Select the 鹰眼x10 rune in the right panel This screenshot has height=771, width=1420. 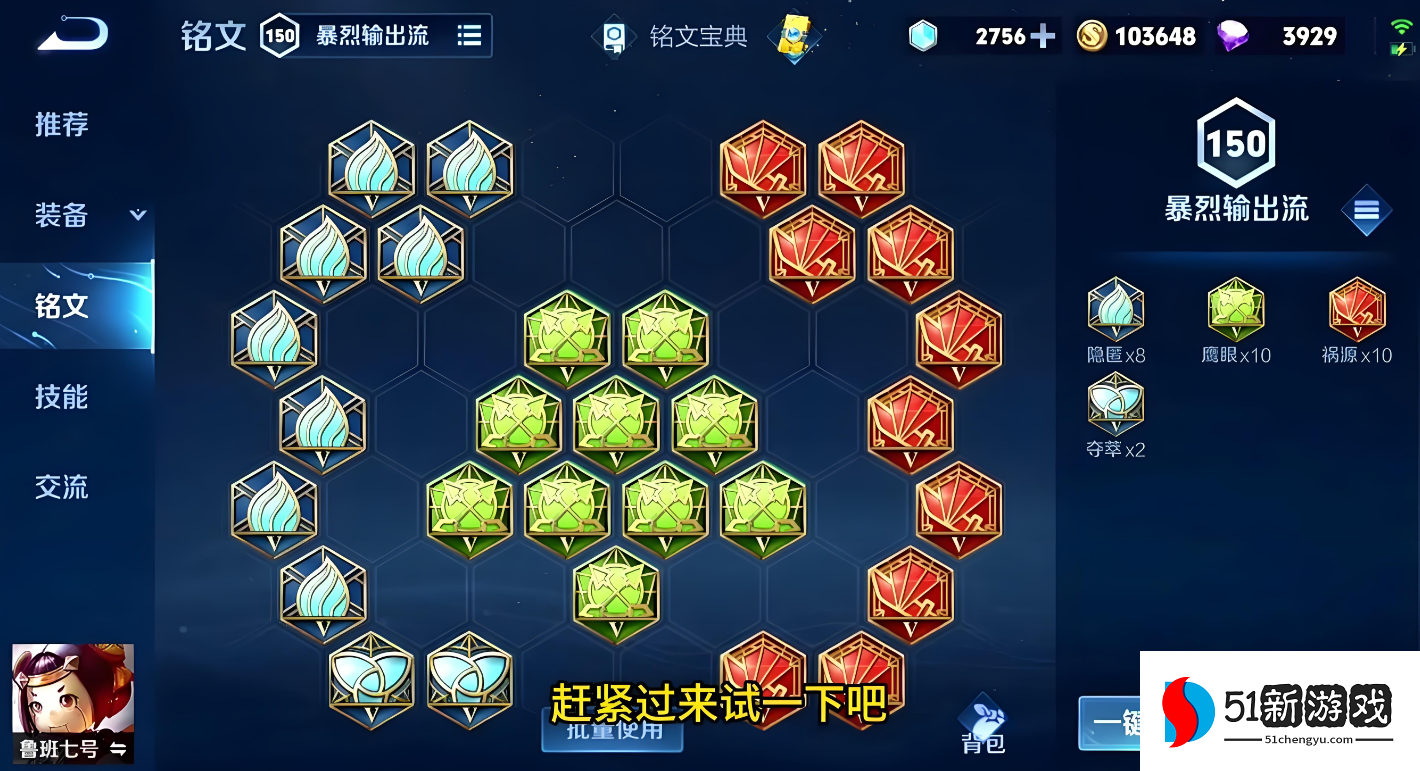click(1234, 315)
